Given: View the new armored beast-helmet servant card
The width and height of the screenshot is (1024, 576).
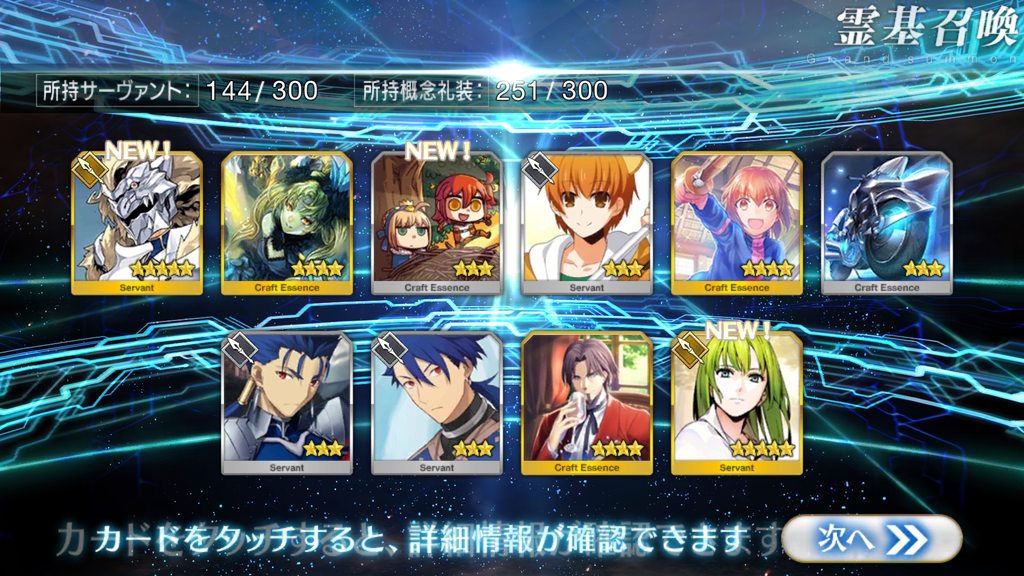Looking at the screenshot, I should (137, 224).
